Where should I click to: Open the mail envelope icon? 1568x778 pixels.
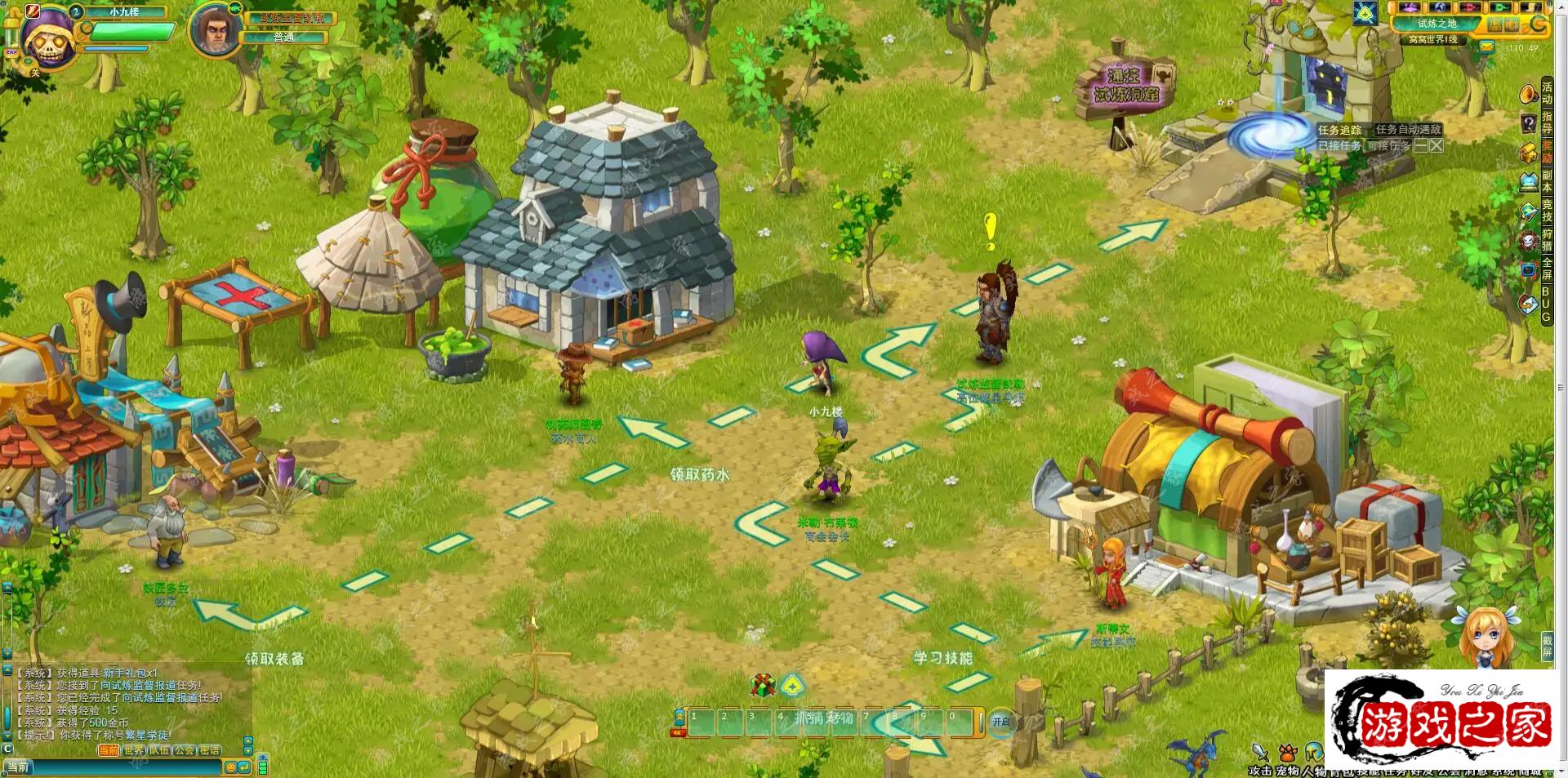[1487, 47]
